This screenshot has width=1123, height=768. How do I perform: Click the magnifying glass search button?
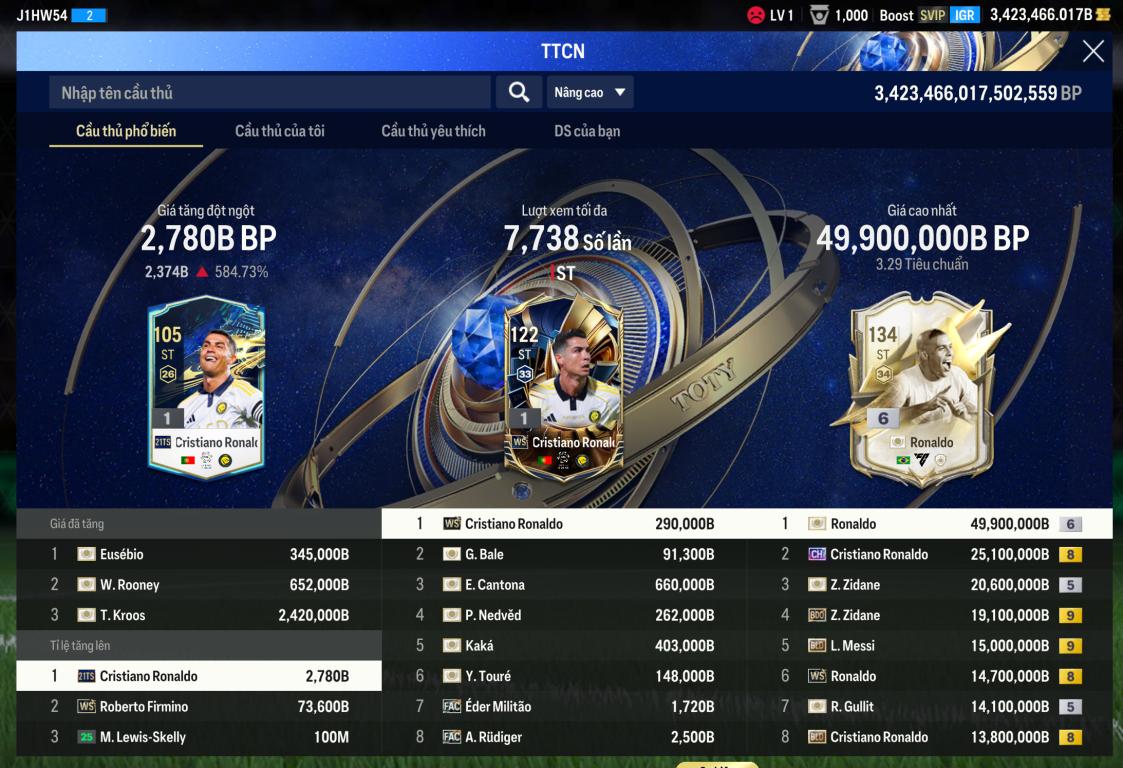coord(518,93)
